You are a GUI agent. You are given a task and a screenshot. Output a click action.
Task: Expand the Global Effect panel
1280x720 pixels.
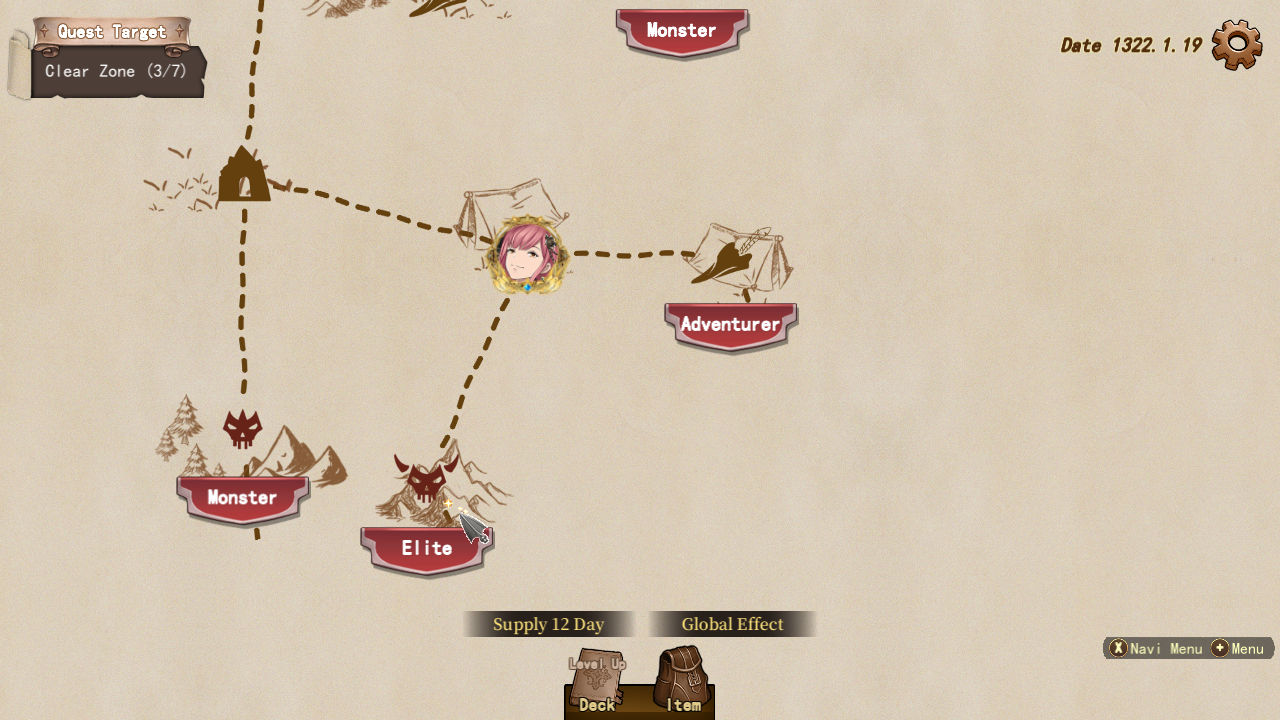coord(731,623)
